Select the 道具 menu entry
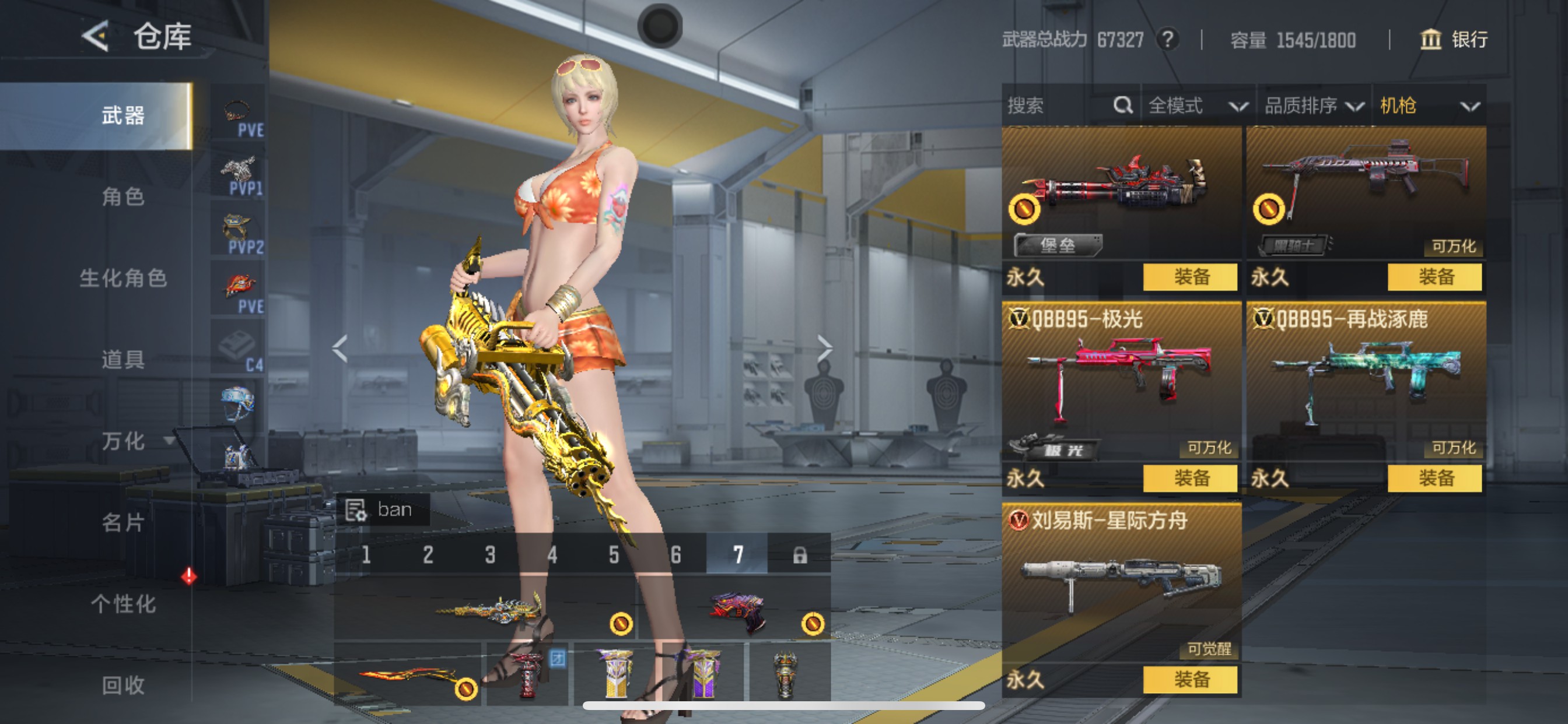Screen dimensions: 1568x724 pyautogui.click(x=123, y=360)
